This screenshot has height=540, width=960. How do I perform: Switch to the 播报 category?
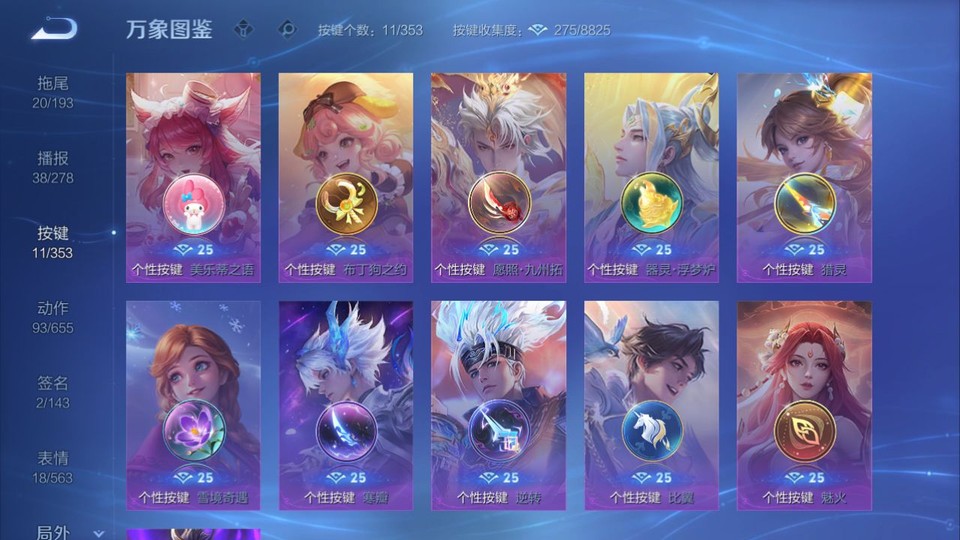coord(53,167)
